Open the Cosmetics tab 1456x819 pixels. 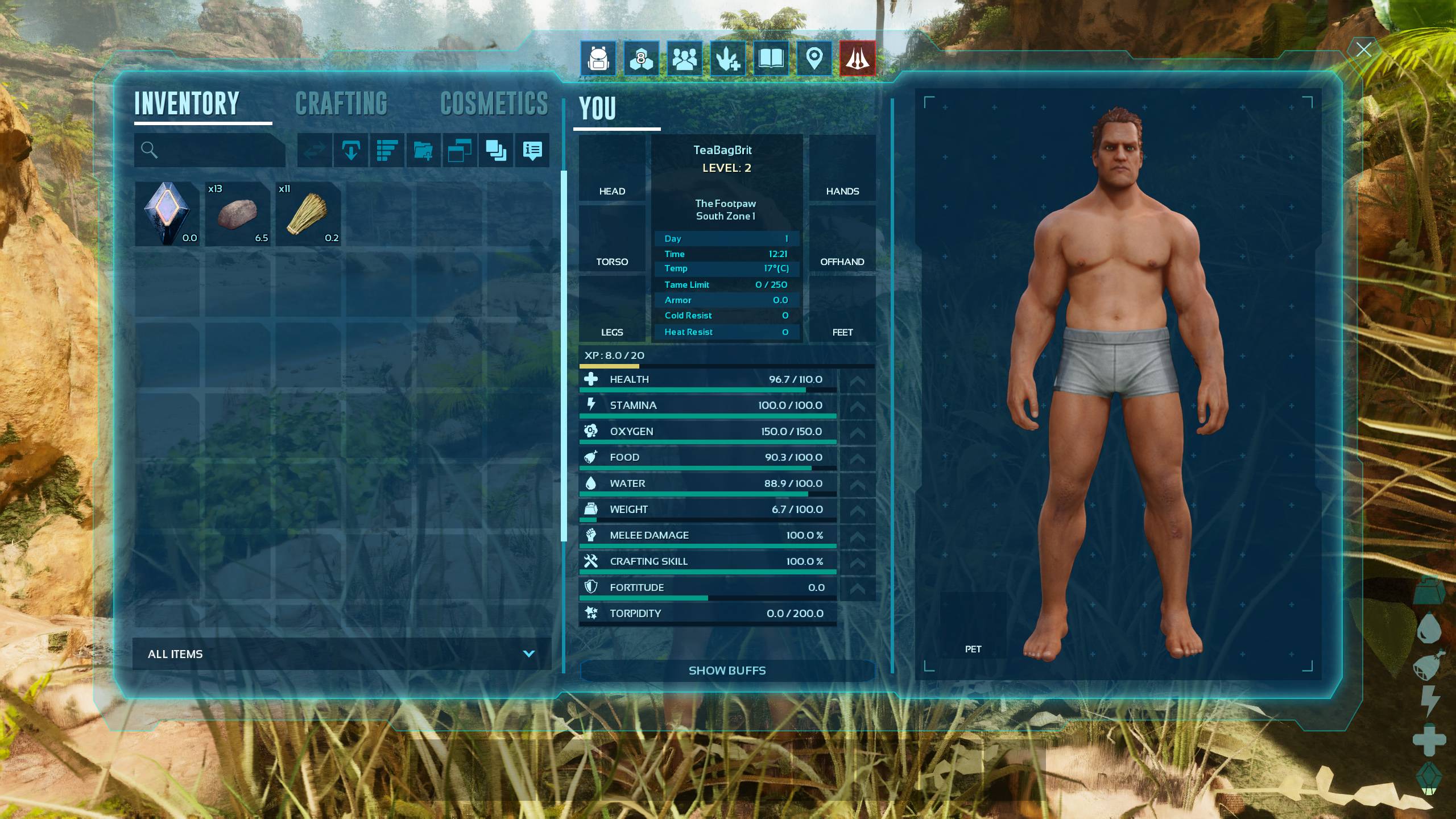click(494, 104)
